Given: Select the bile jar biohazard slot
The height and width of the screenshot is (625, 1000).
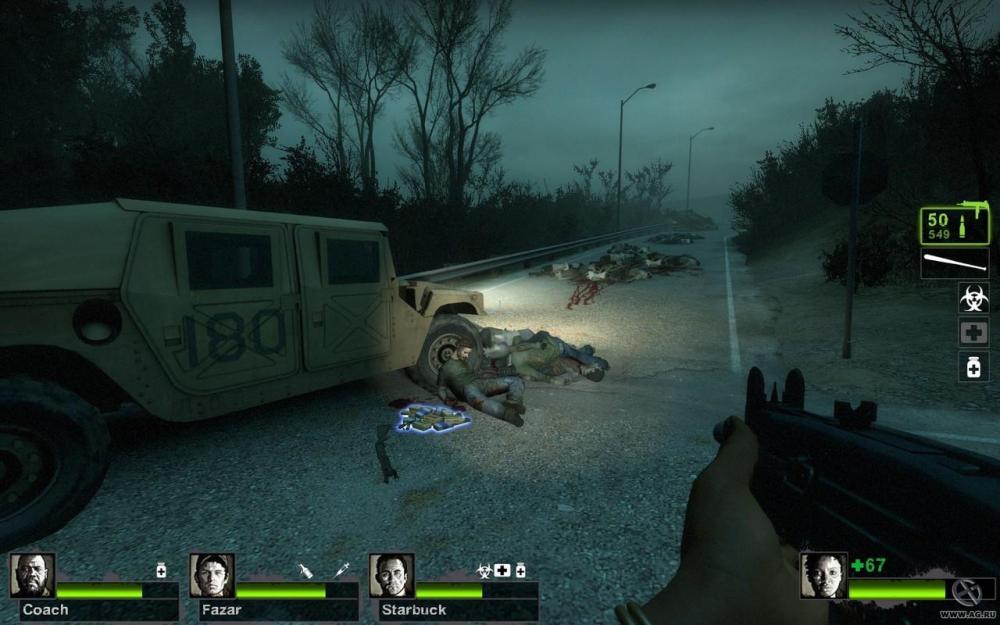Looking at the screenshot, I should 973,297.
